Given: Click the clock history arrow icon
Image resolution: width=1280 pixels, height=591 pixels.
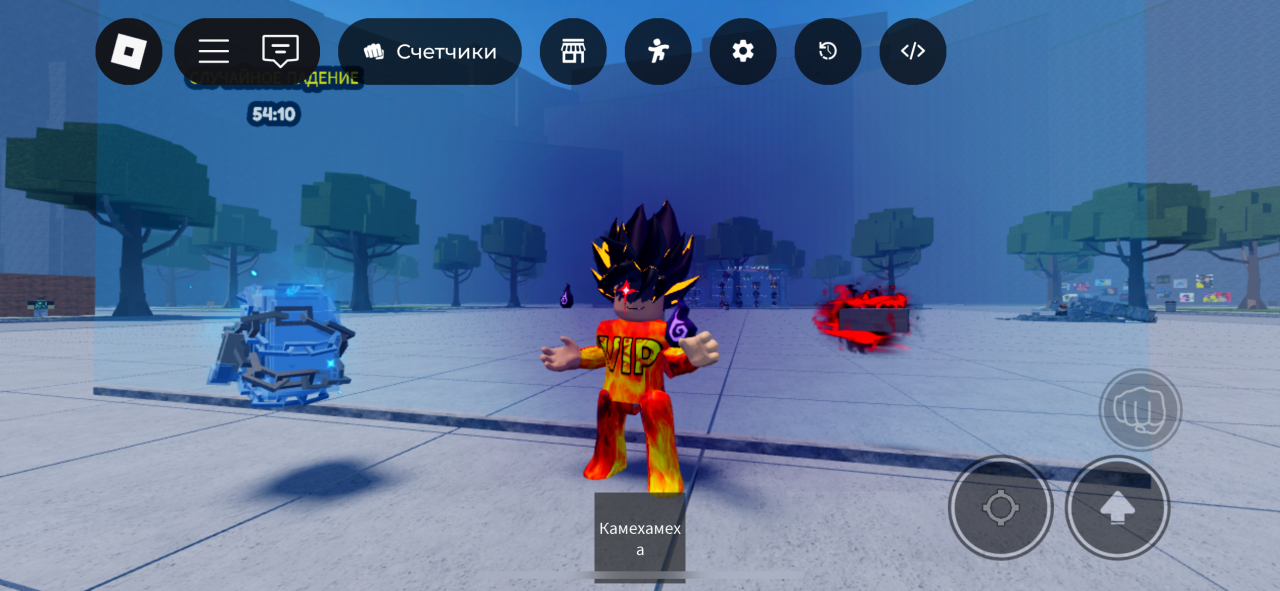Looking at the screenshot, I should coord(828,51).
